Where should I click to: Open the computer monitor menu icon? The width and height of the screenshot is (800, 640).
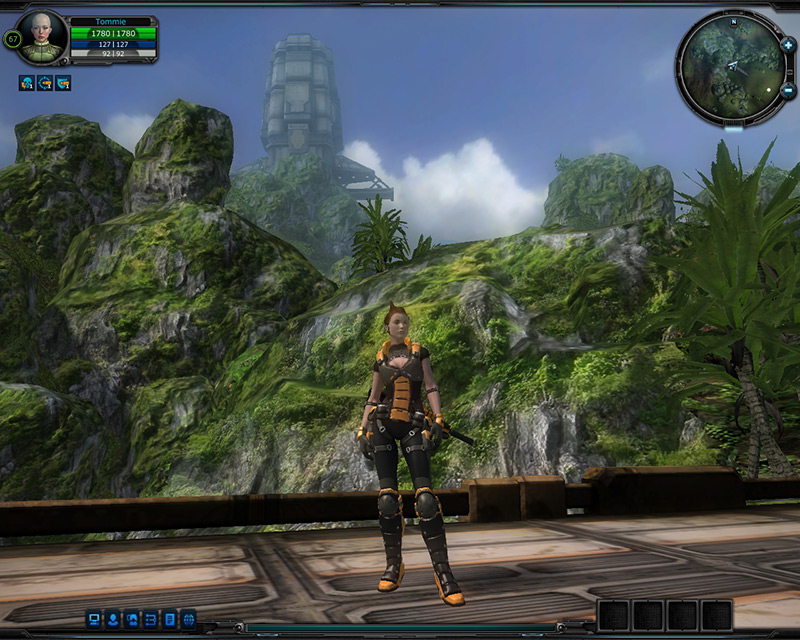94,618
